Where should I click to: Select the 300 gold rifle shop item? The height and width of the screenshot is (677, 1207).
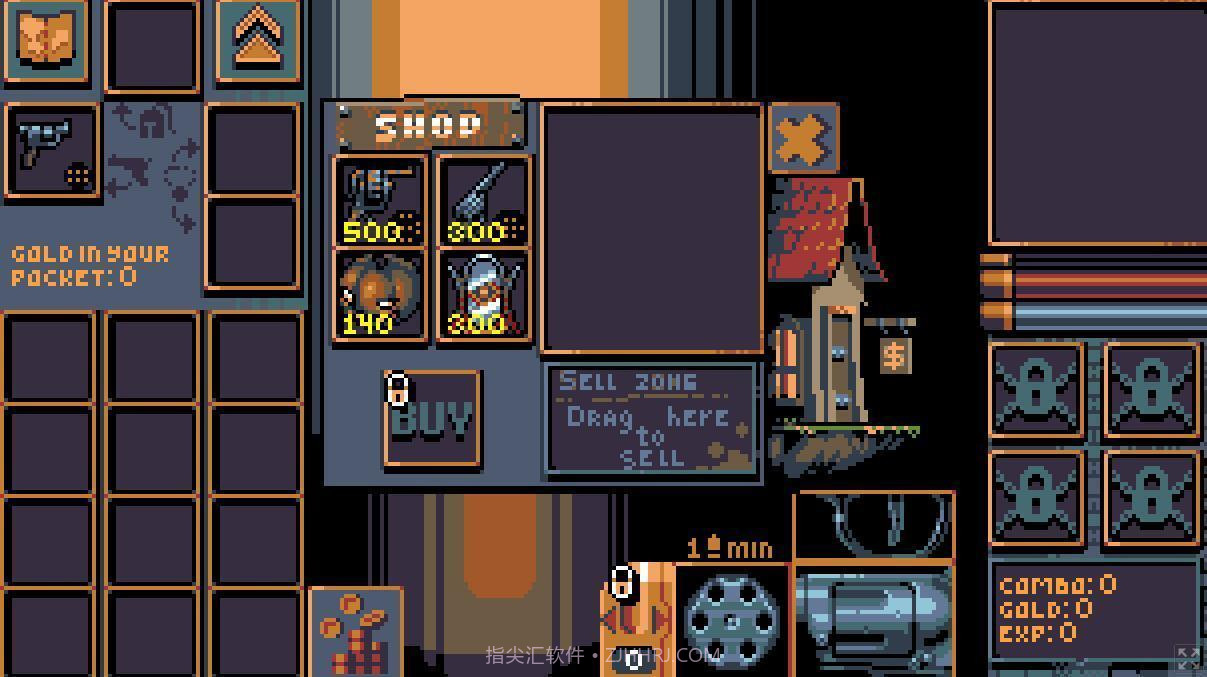point(484,201)
